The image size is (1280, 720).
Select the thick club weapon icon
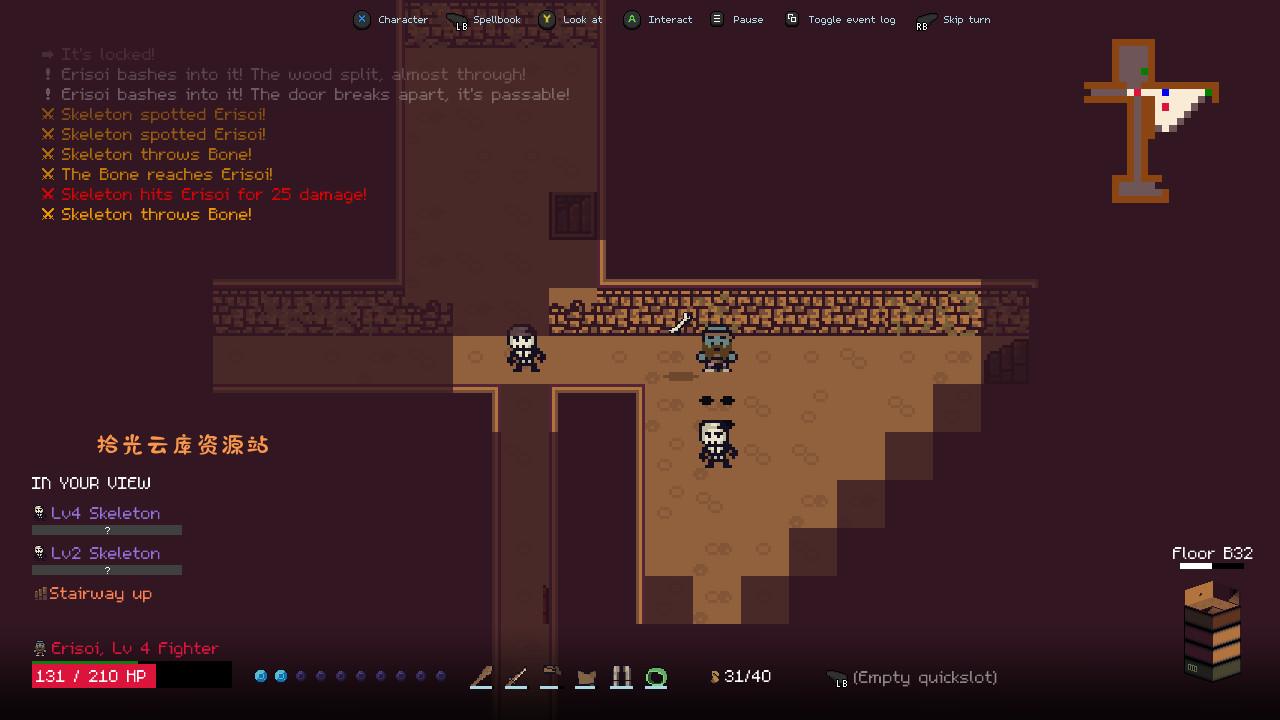click(x=481, y=678)
